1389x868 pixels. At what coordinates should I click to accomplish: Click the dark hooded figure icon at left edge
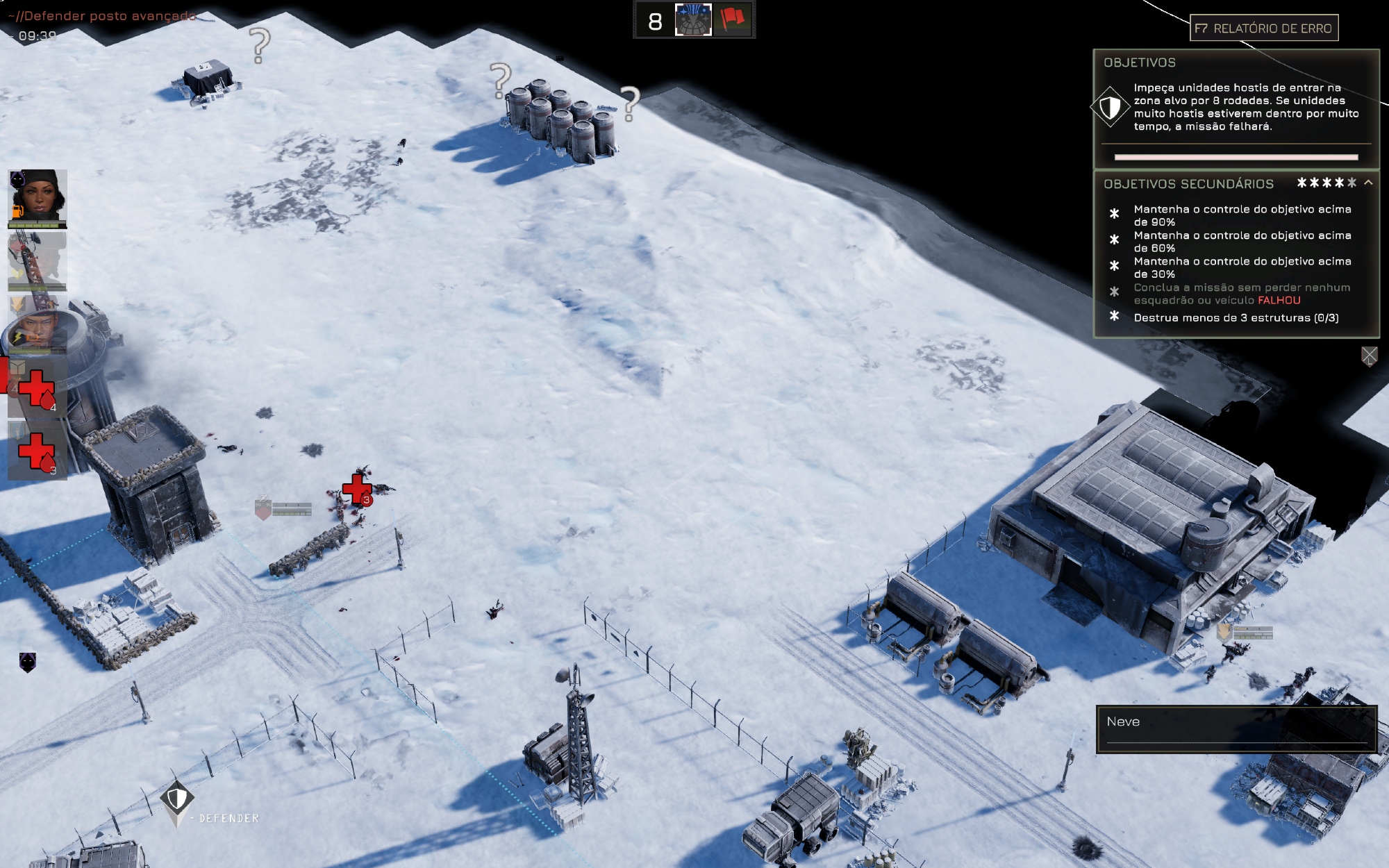coord(27,662)
